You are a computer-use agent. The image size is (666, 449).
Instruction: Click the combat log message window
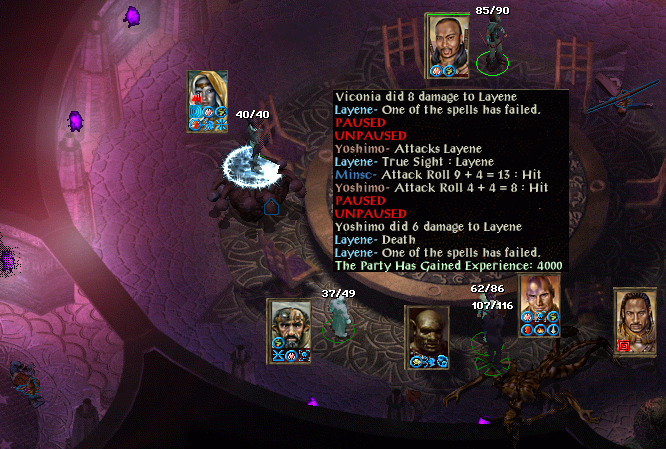(452, 181)
